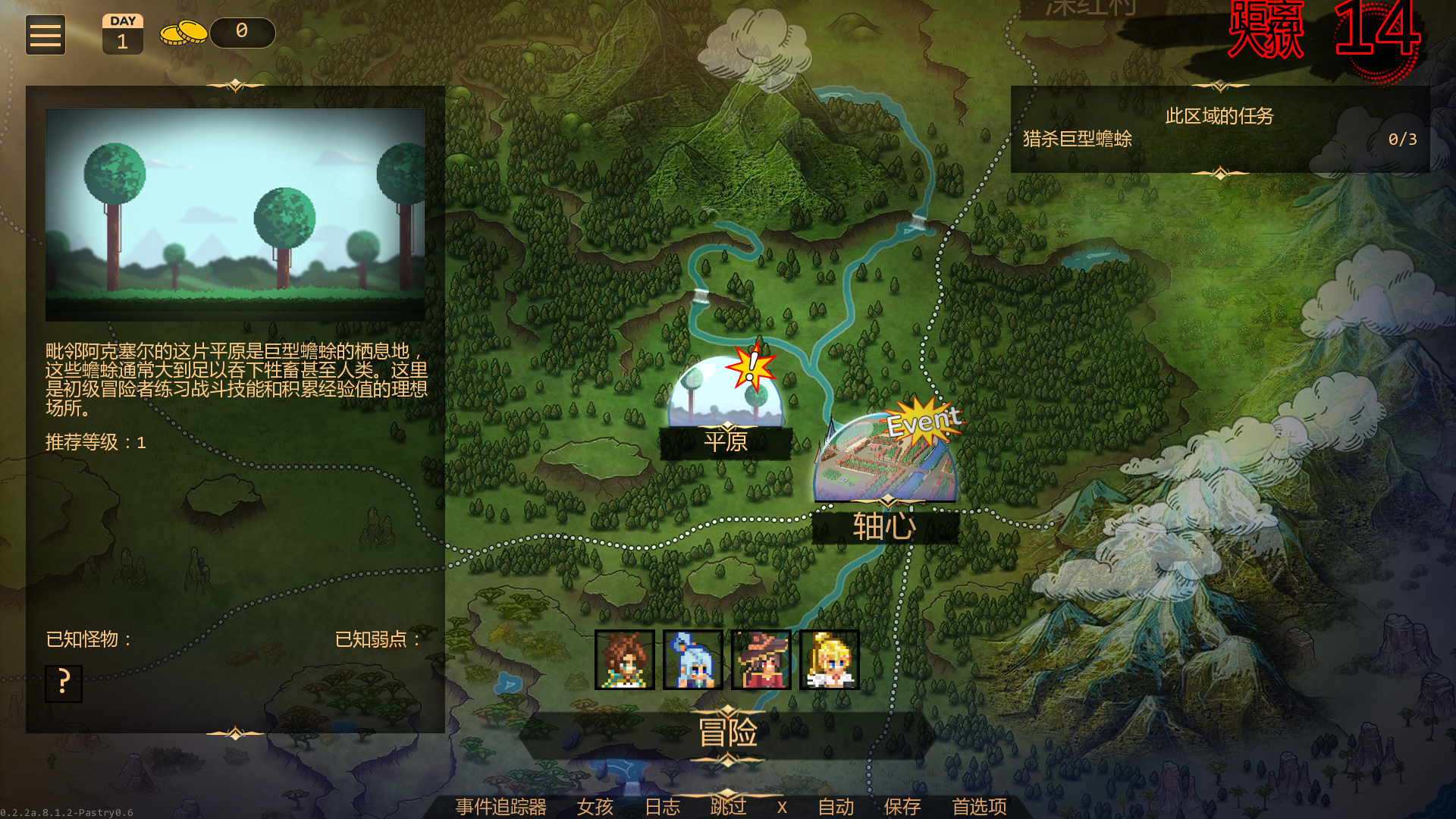Open the 保存 save menu

(902, 807)
